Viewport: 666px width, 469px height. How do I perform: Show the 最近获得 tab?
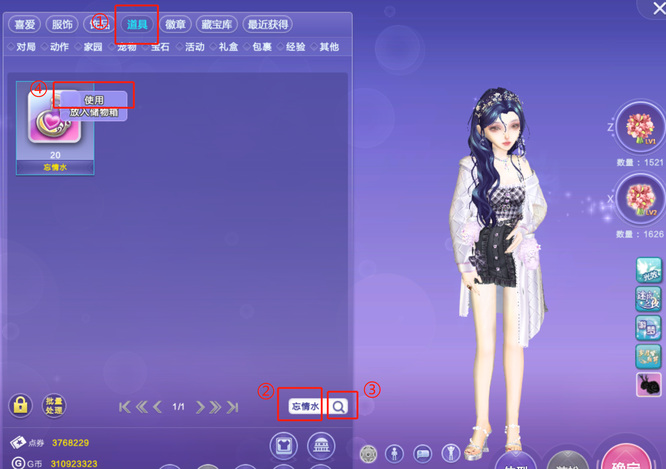267,25
